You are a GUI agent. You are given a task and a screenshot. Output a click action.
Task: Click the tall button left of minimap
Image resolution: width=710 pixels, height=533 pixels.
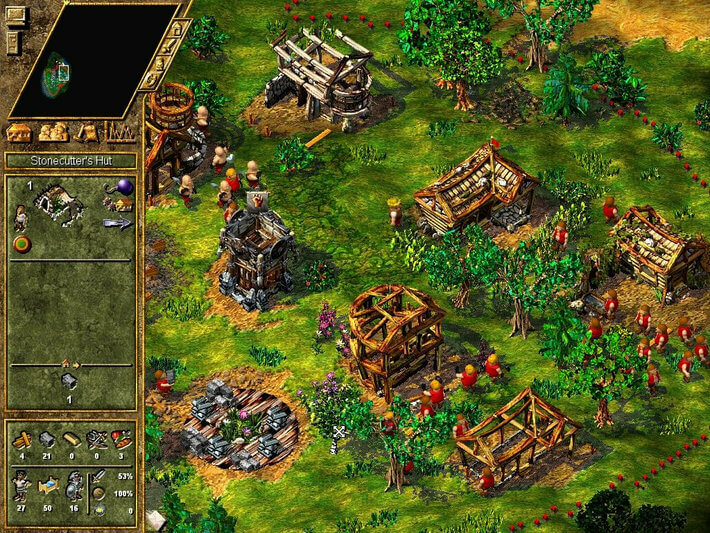coord(13,42)
